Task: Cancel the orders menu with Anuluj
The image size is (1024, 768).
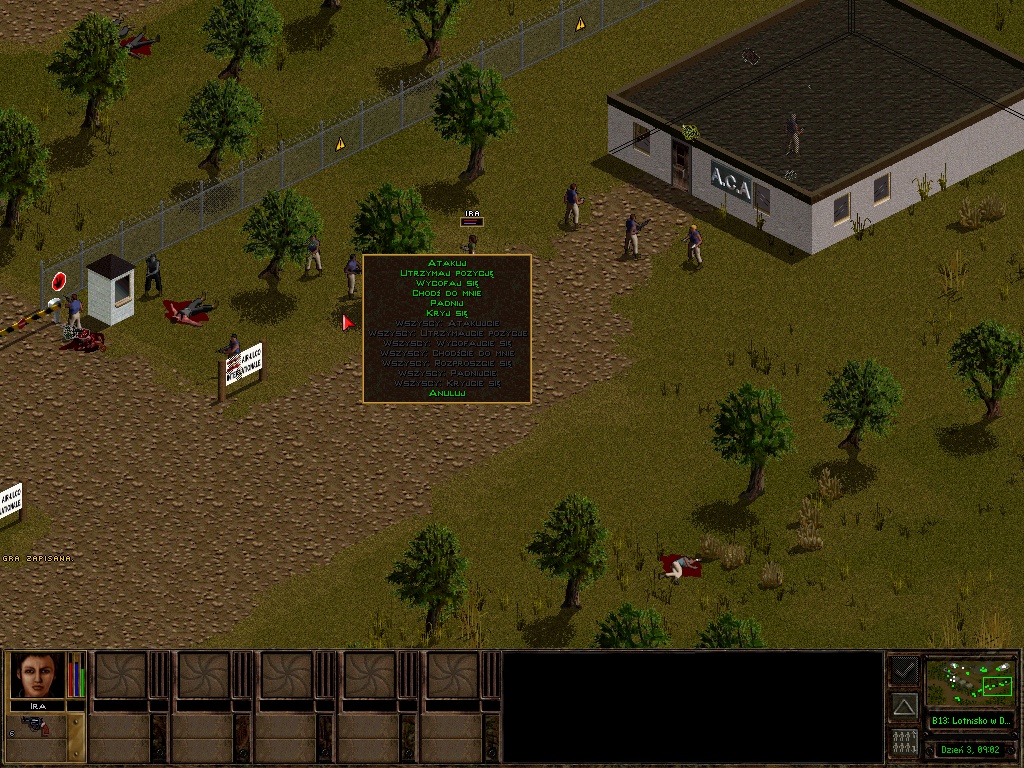Action: point(447,393)
